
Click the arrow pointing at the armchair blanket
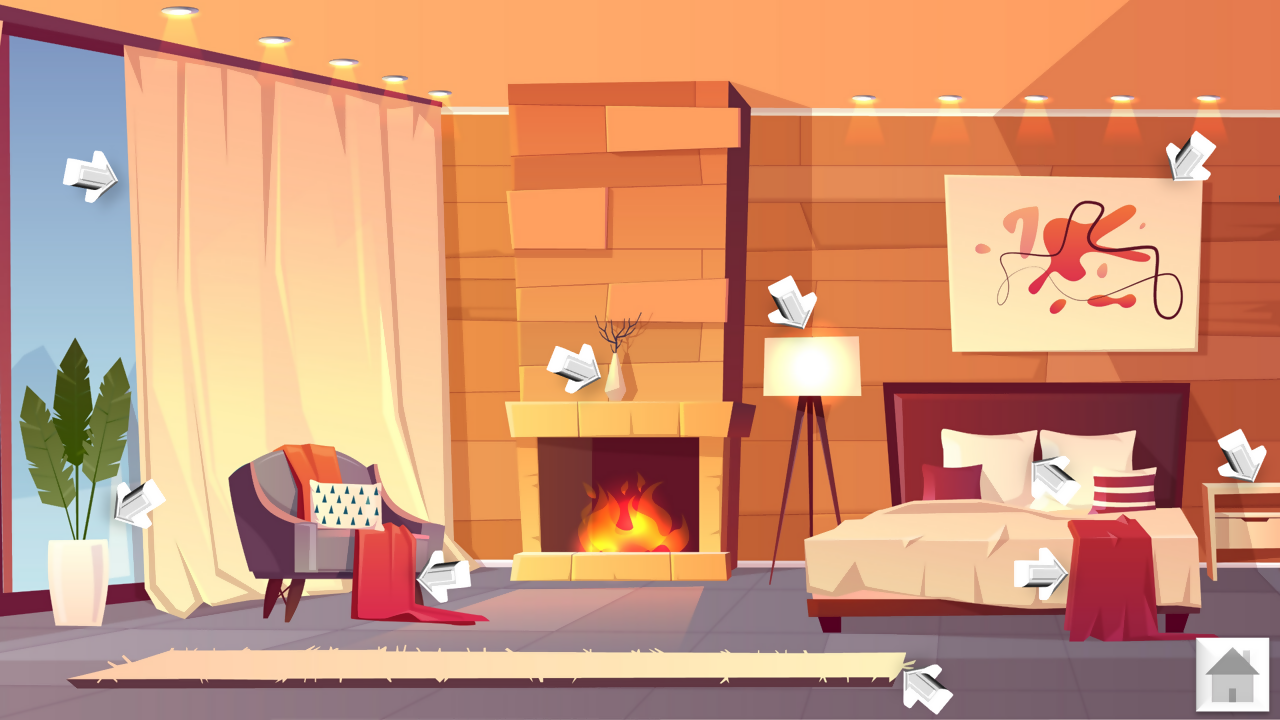click(443, 577)
